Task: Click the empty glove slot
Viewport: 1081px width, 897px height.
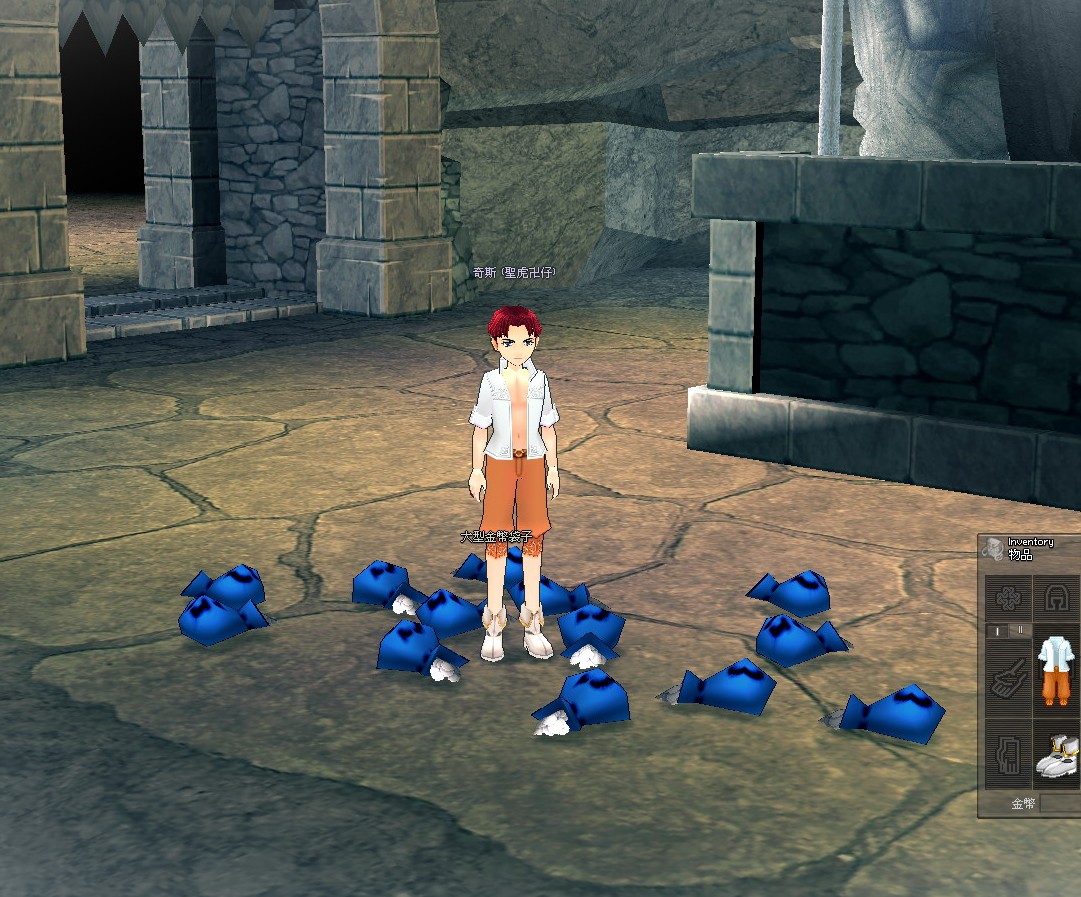Action: point(1007,755)
